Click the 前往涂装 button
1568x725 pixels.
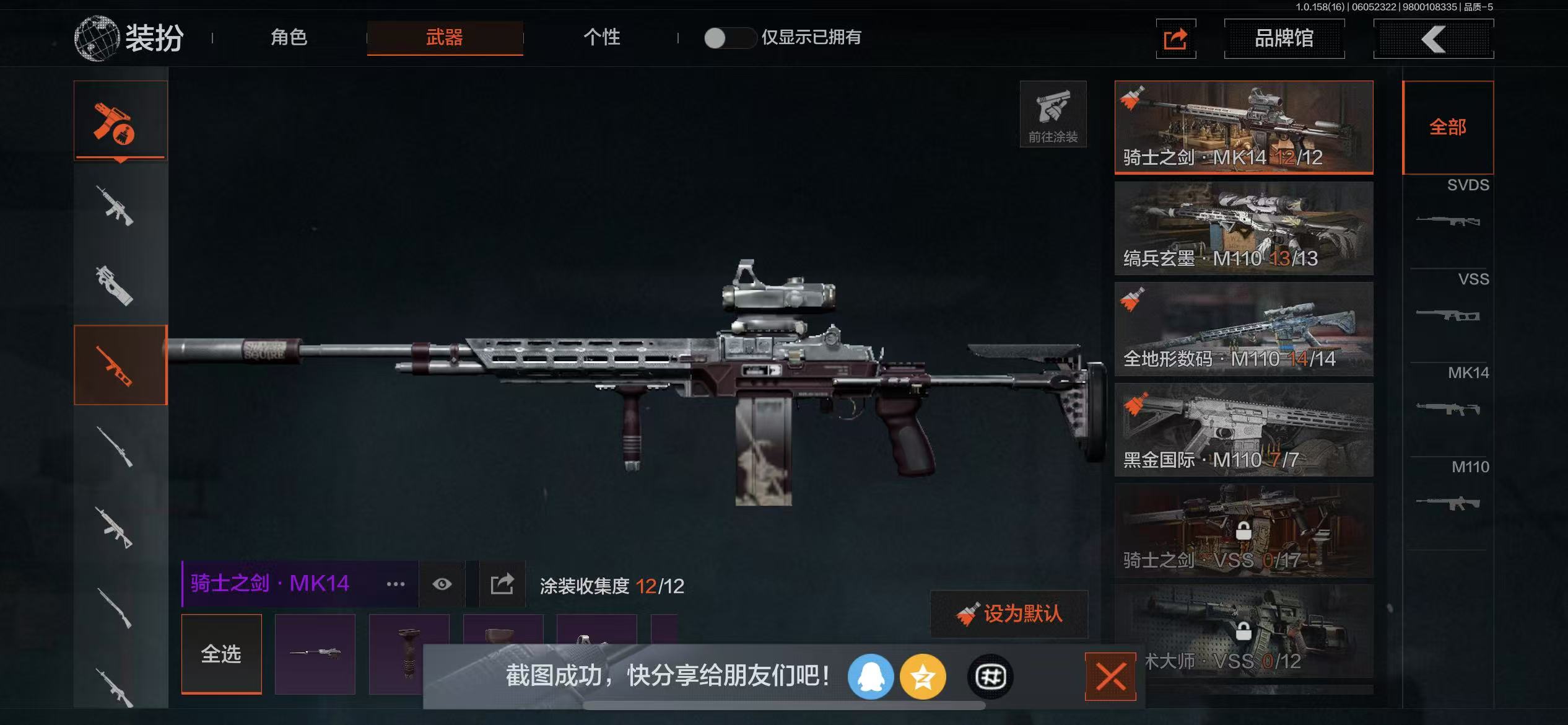(x=1053, y=115)
